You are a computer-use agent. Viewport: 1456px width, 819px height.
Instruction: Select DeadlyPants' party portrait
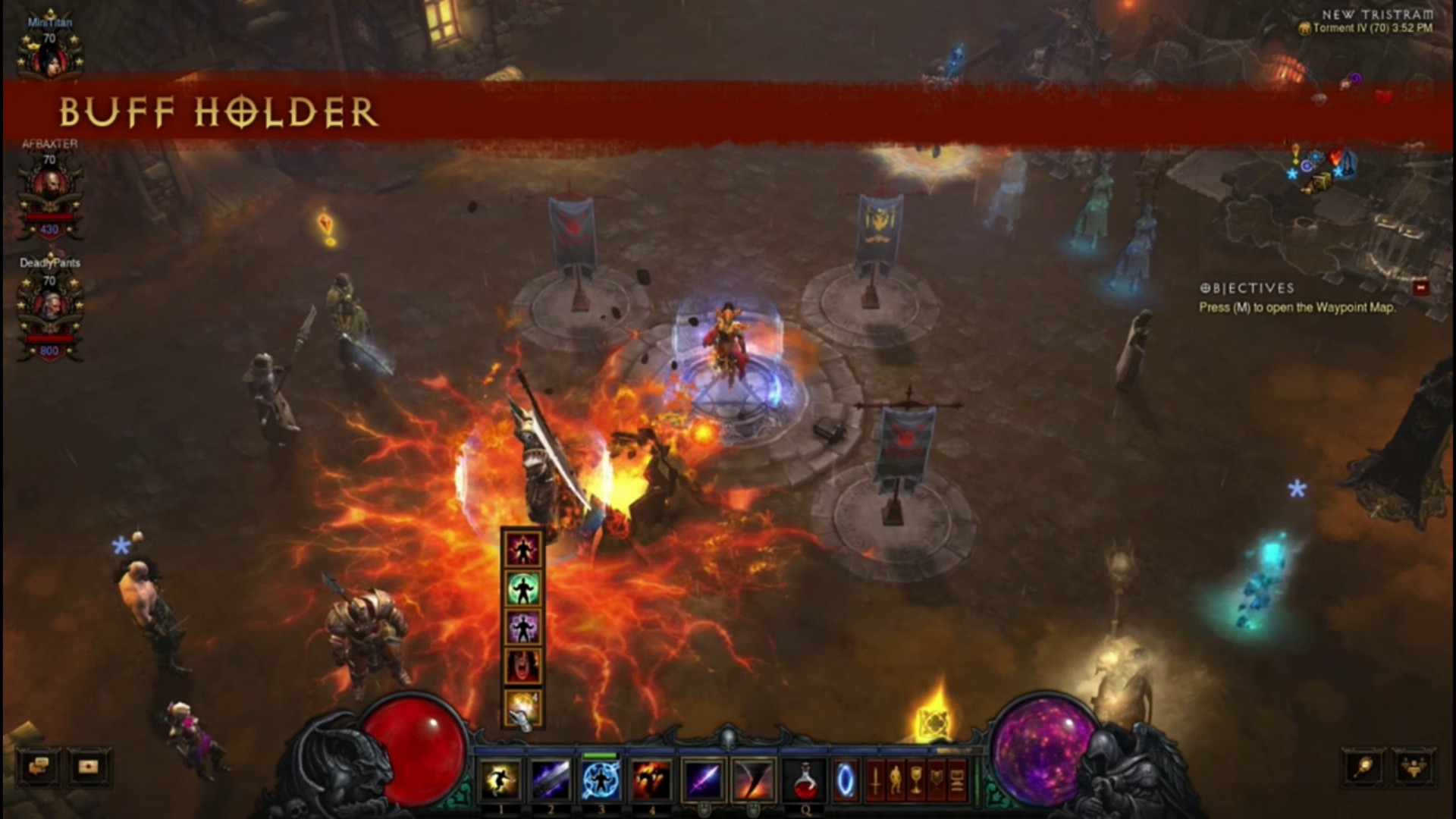[x=50, y=306]
